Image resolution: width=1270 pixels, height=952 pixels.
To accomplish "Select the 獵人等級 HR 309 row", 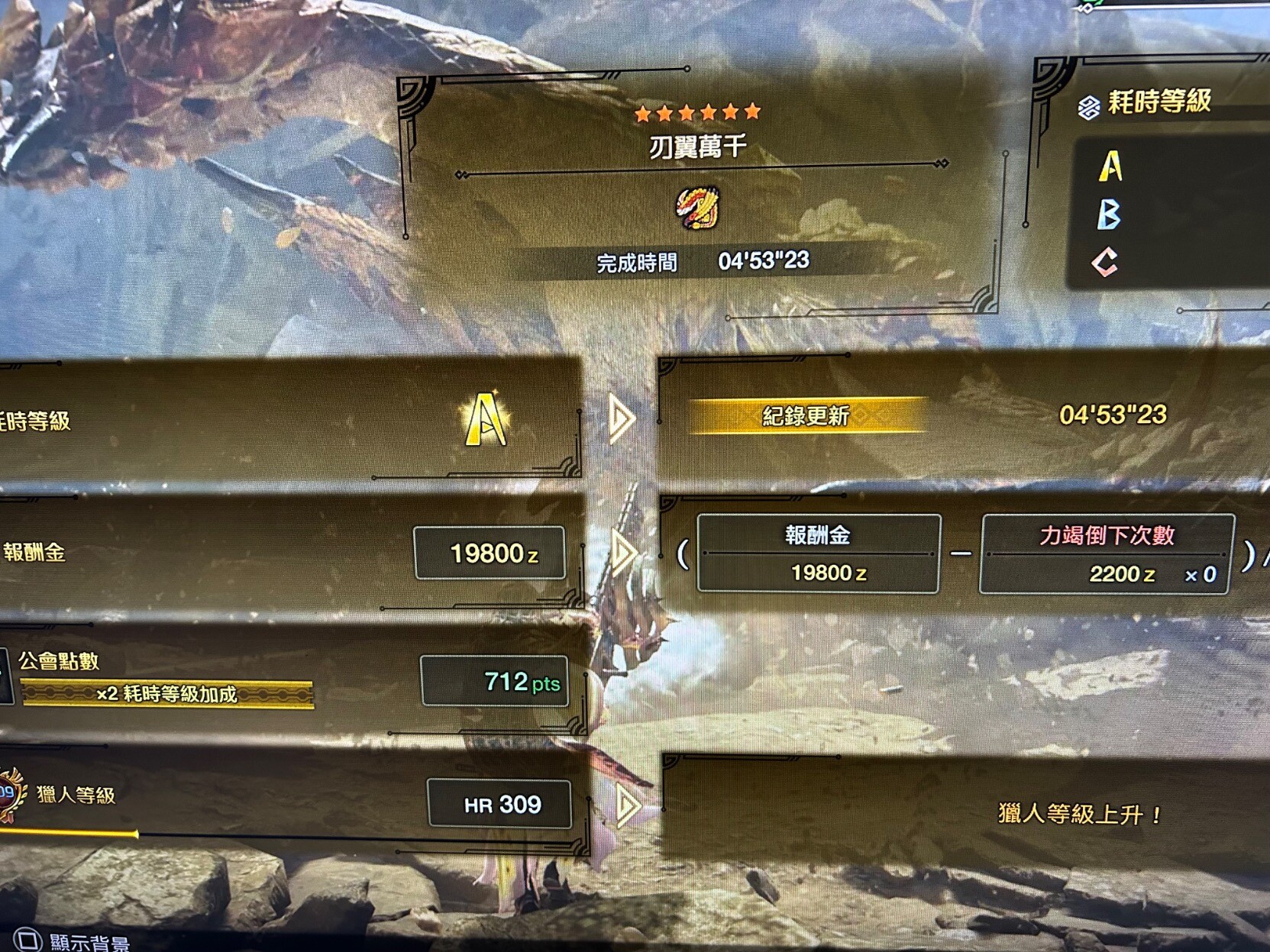I will coord(290,803).
